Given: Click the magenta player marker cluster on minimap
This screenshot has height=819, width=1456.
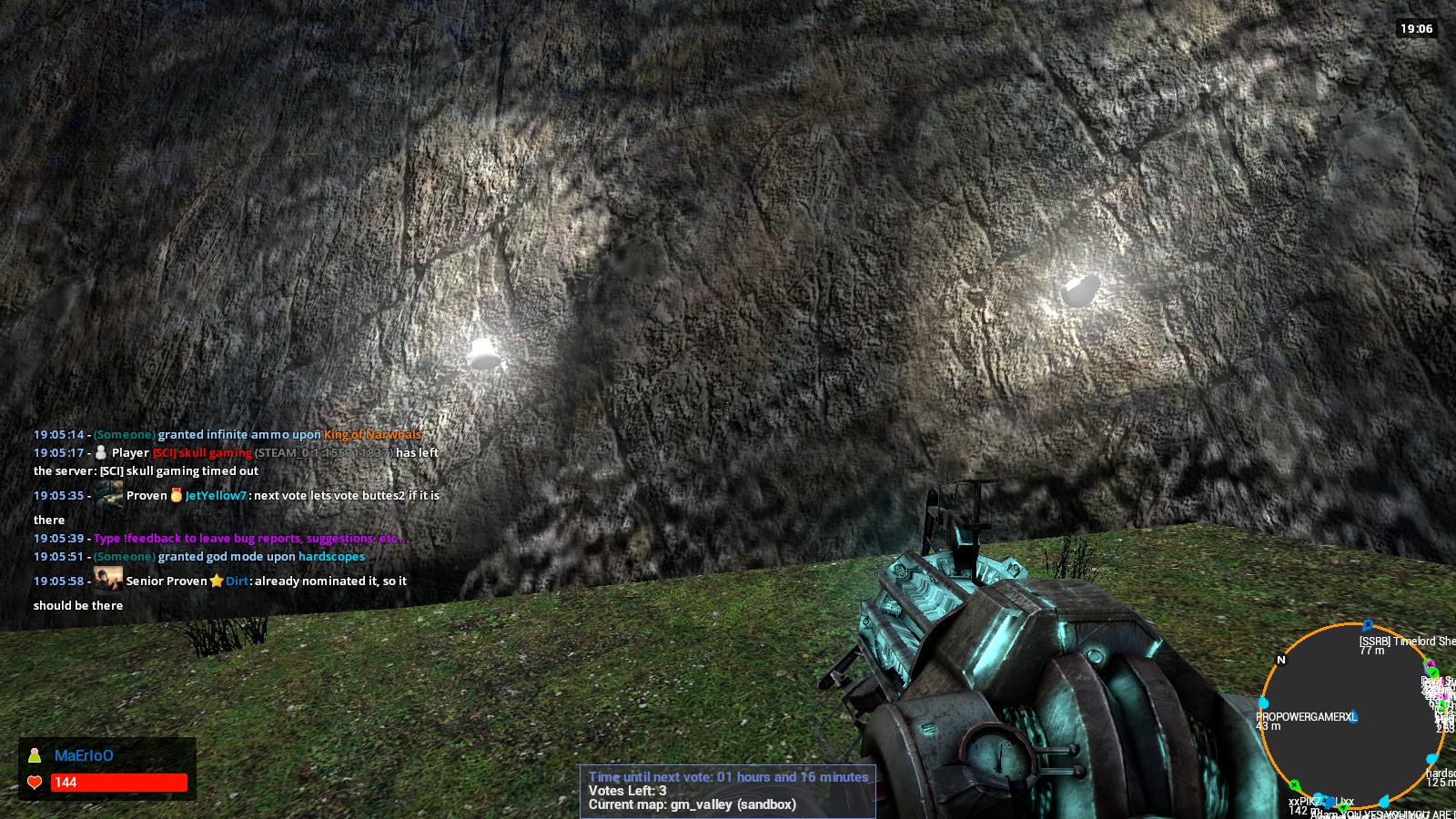Looking at the screenshot, I should click(1430, 665).
